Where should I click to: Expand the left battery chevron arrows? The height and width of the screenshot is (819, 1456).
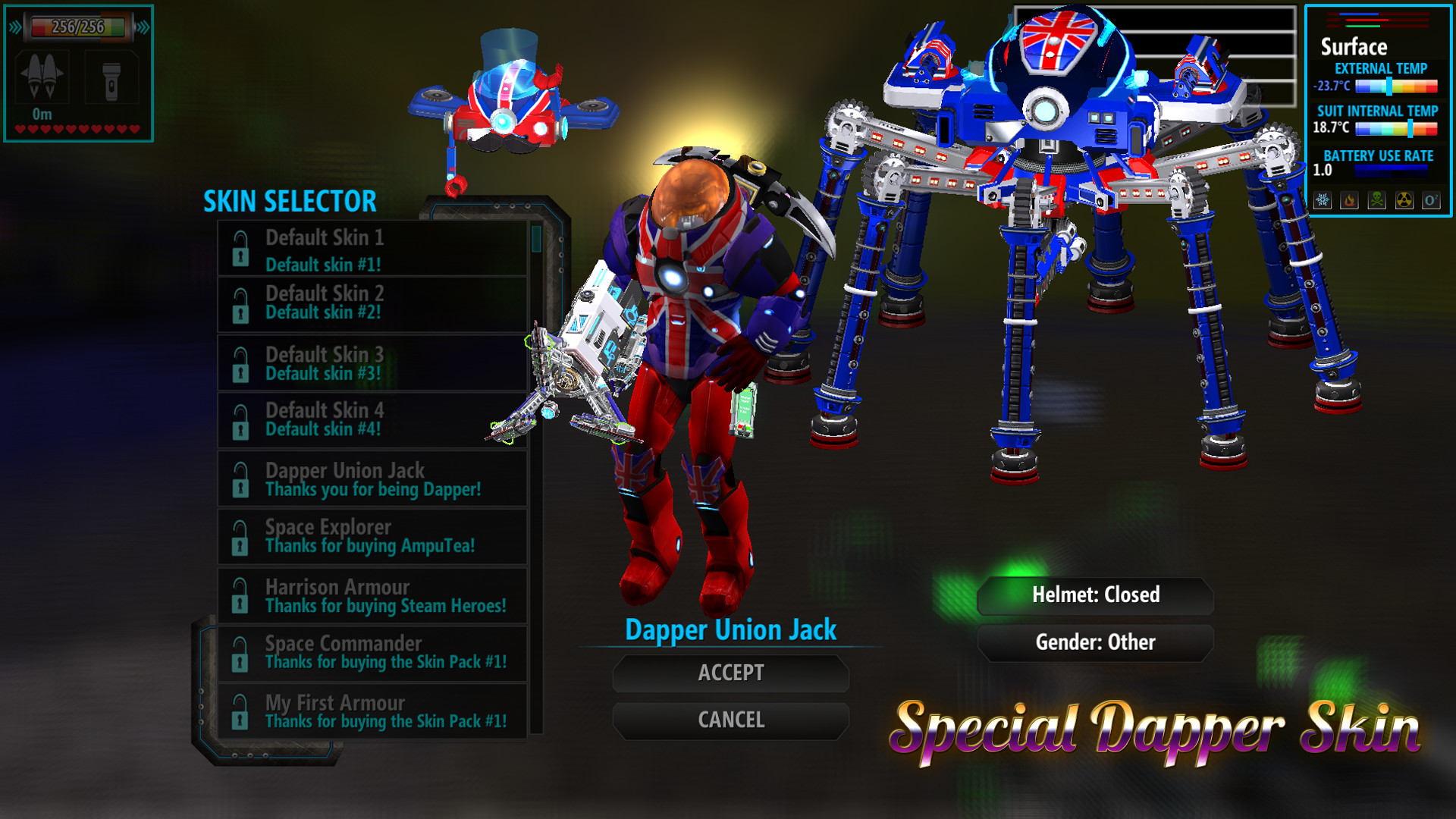point(15,27)
